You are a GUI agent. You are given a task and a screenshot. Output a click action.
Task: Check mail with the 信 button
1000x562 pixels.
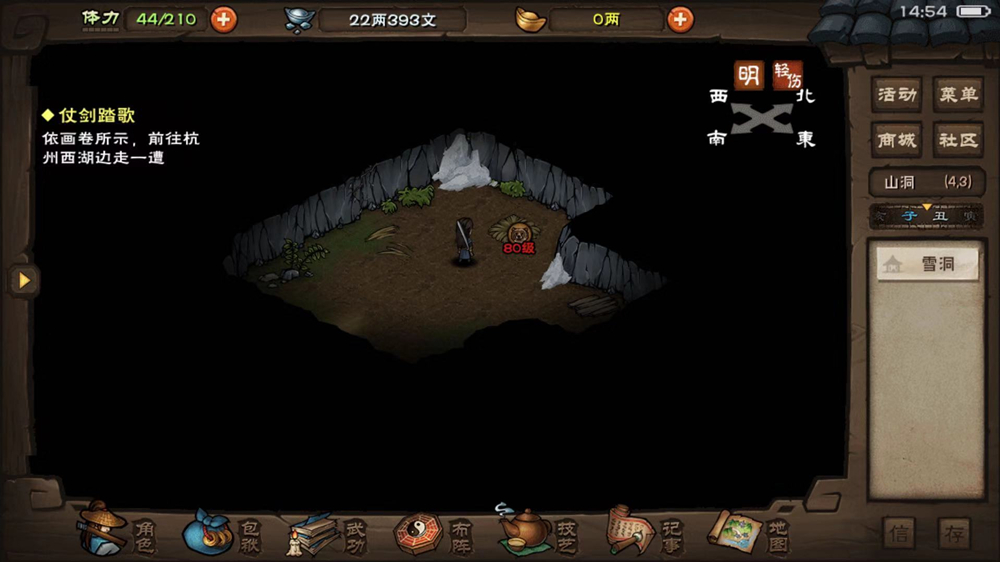tap(899, 533)
